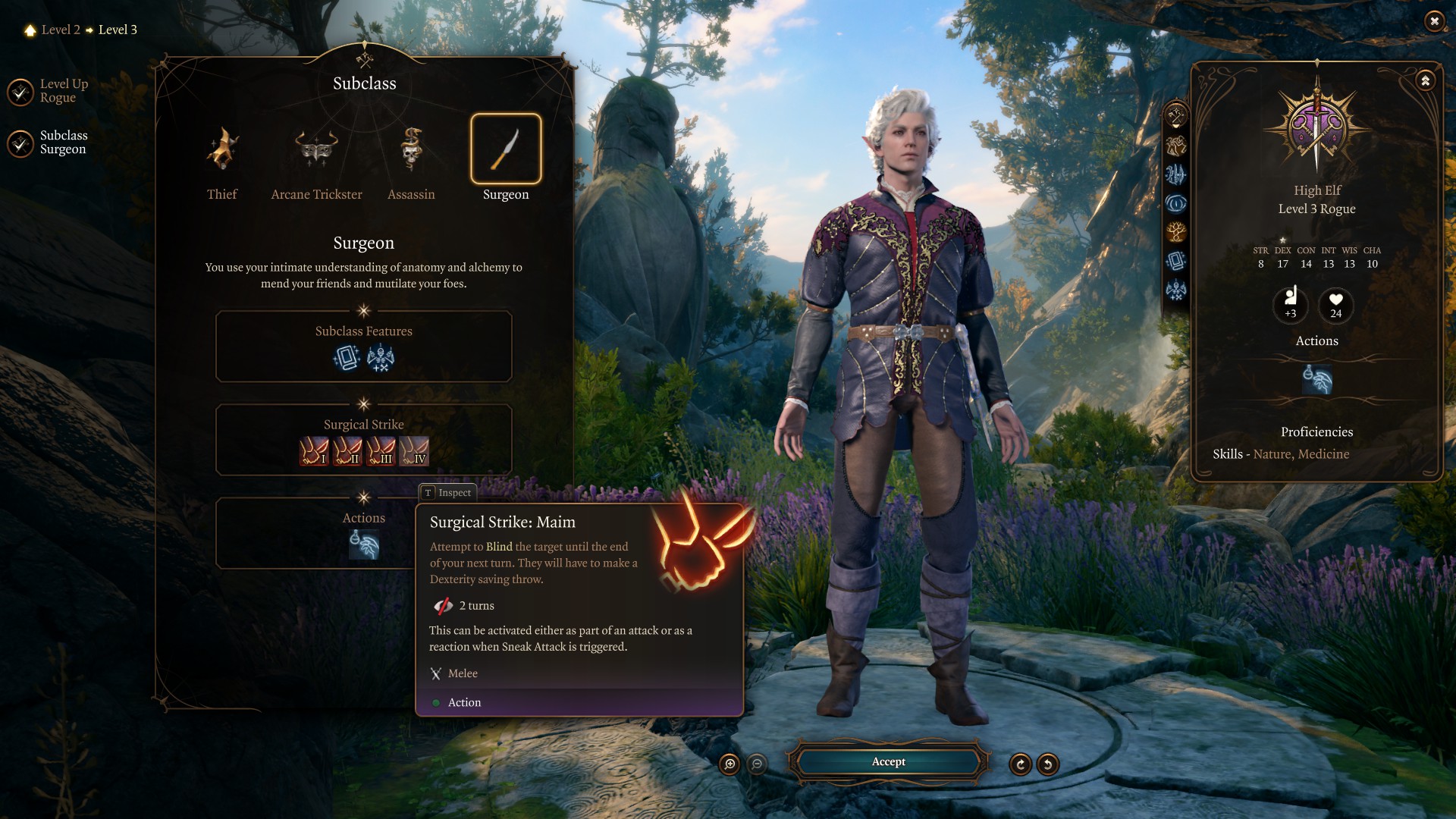Inspect Surgical Strike III icon
The width and height of the screenshot is (1456, 819).
point(381,451)
